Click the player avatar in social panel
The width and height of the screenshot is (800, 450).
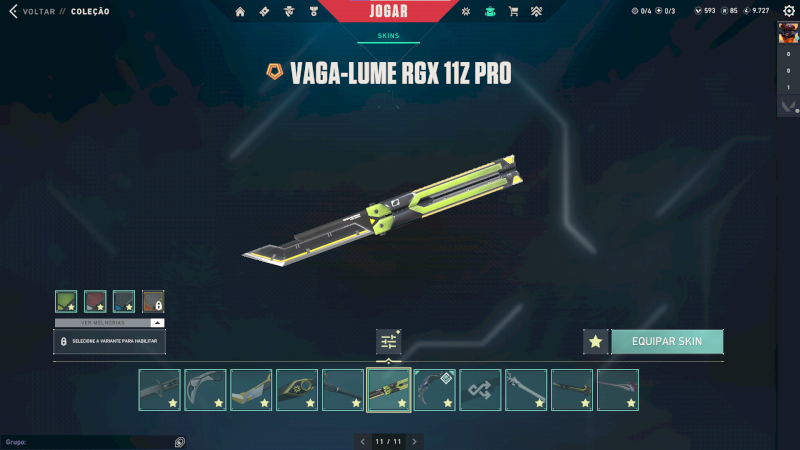[787, 32]
